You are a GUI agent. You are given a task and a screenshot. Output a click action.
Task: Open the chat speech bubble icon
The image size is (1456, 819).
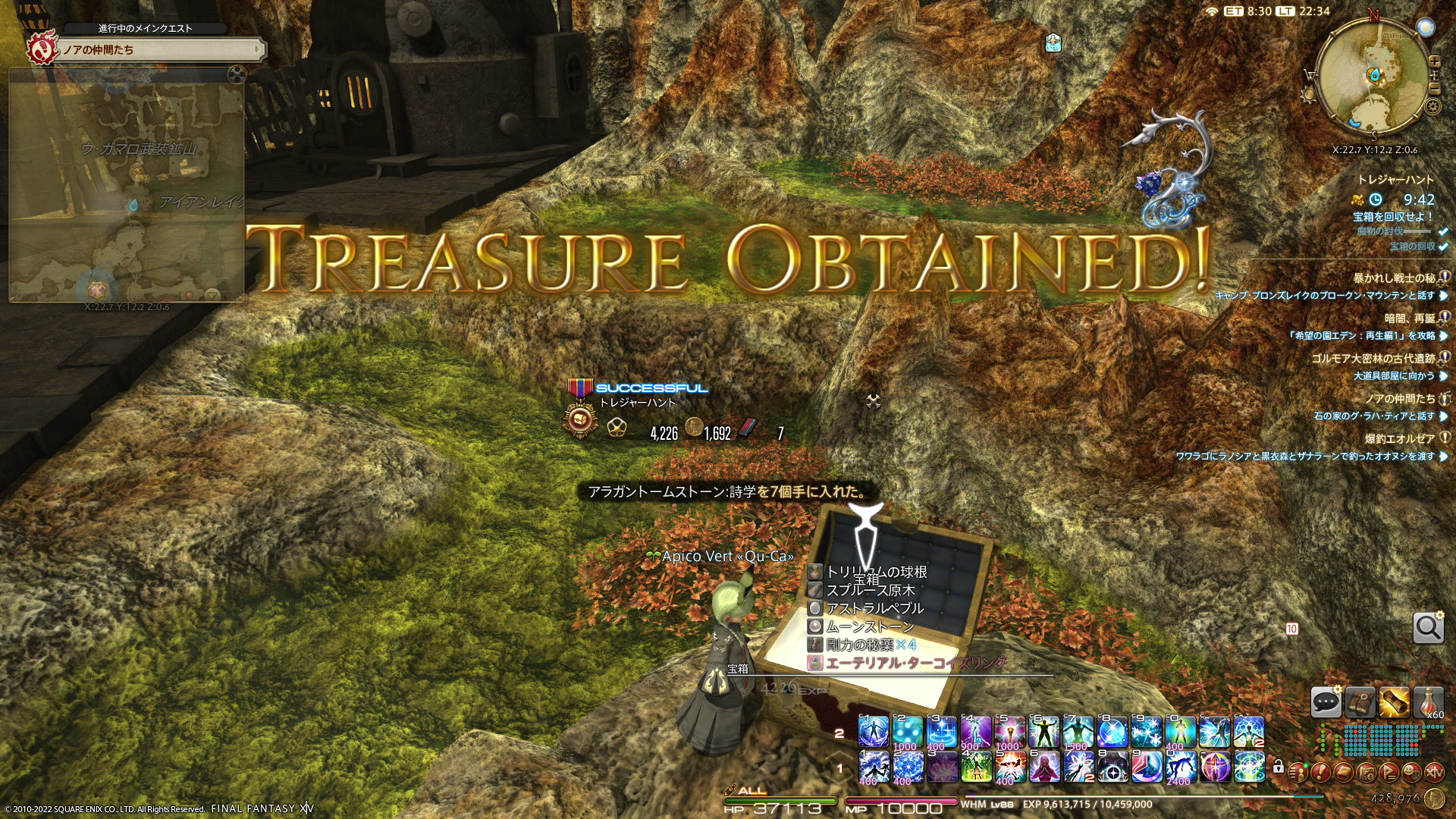pos(1326,702)
